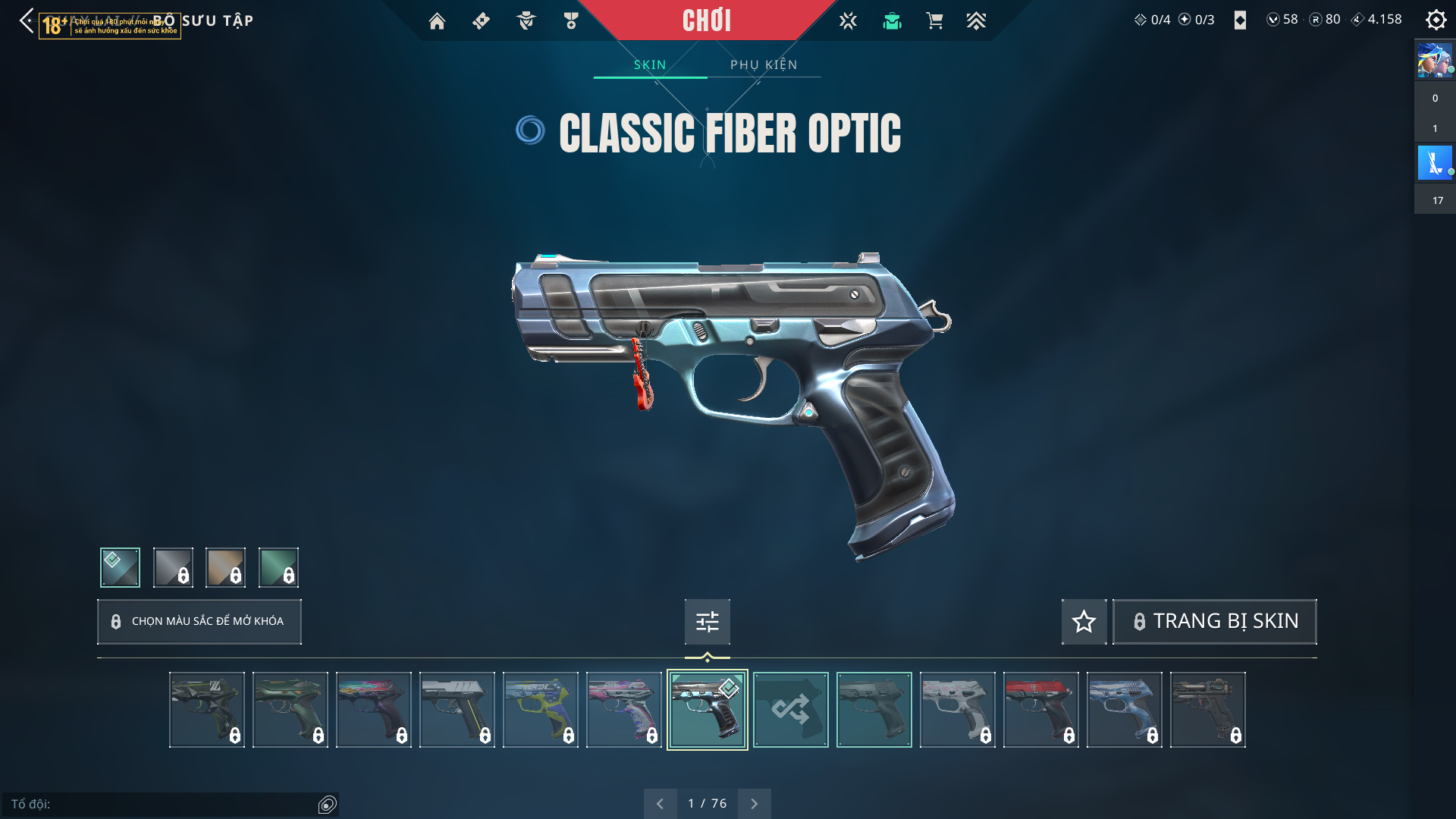The width and height of the screenshot is (1456, 819).
Task: Open the home screen icon
Action: (x=437, y=21)
